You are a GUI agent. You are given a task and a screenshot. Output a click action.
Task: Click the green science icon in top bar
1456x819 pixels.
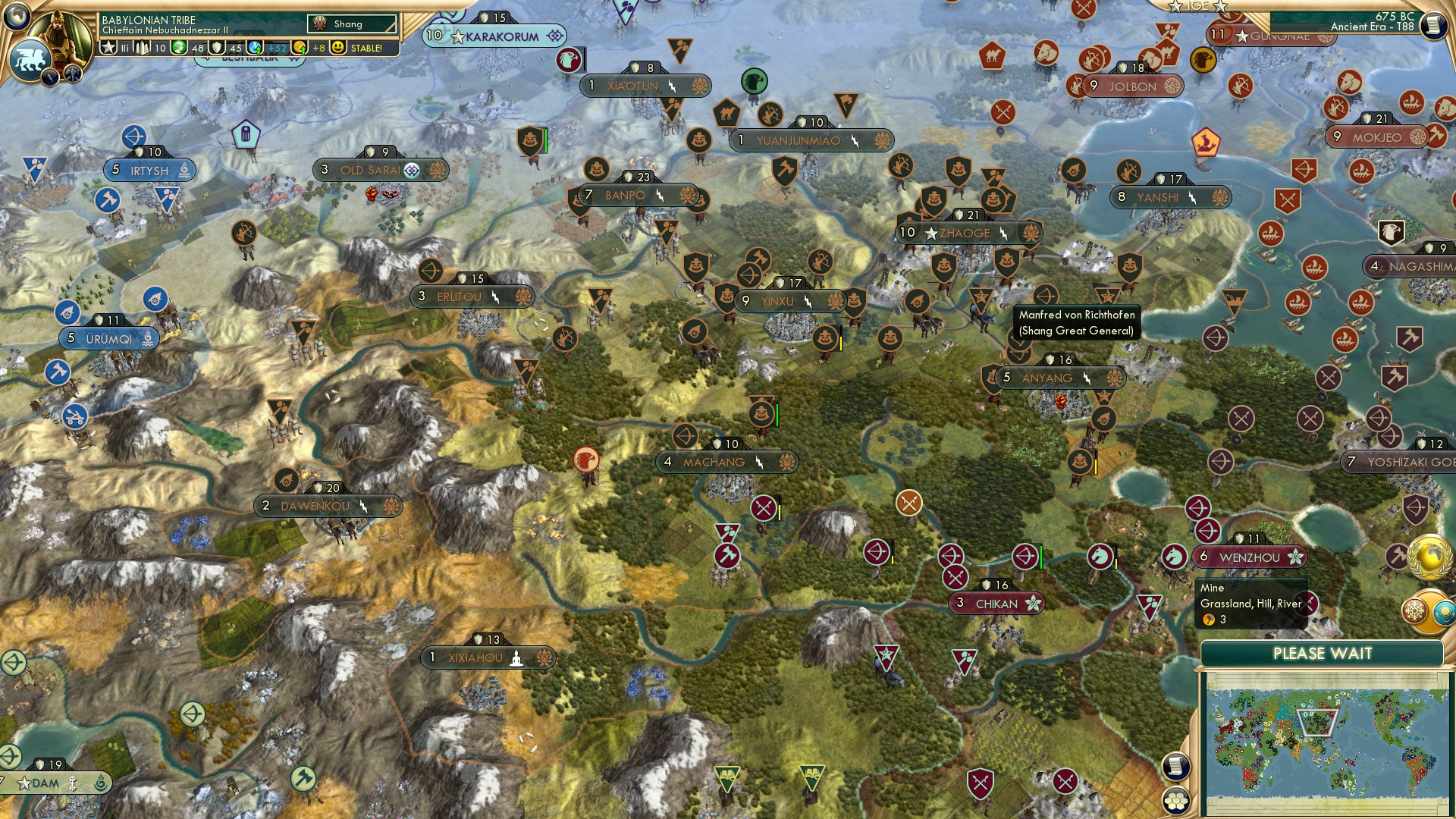tap(180, 47)
